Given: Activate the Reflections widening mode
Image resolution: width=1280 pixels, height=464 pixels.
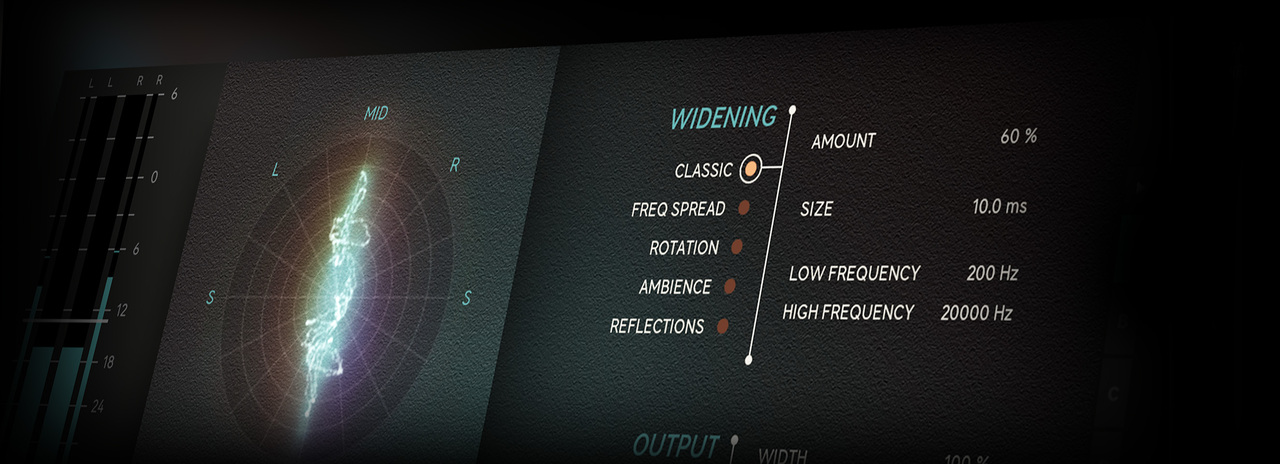Looking at the screenshot, I should (x=722, y=325).
